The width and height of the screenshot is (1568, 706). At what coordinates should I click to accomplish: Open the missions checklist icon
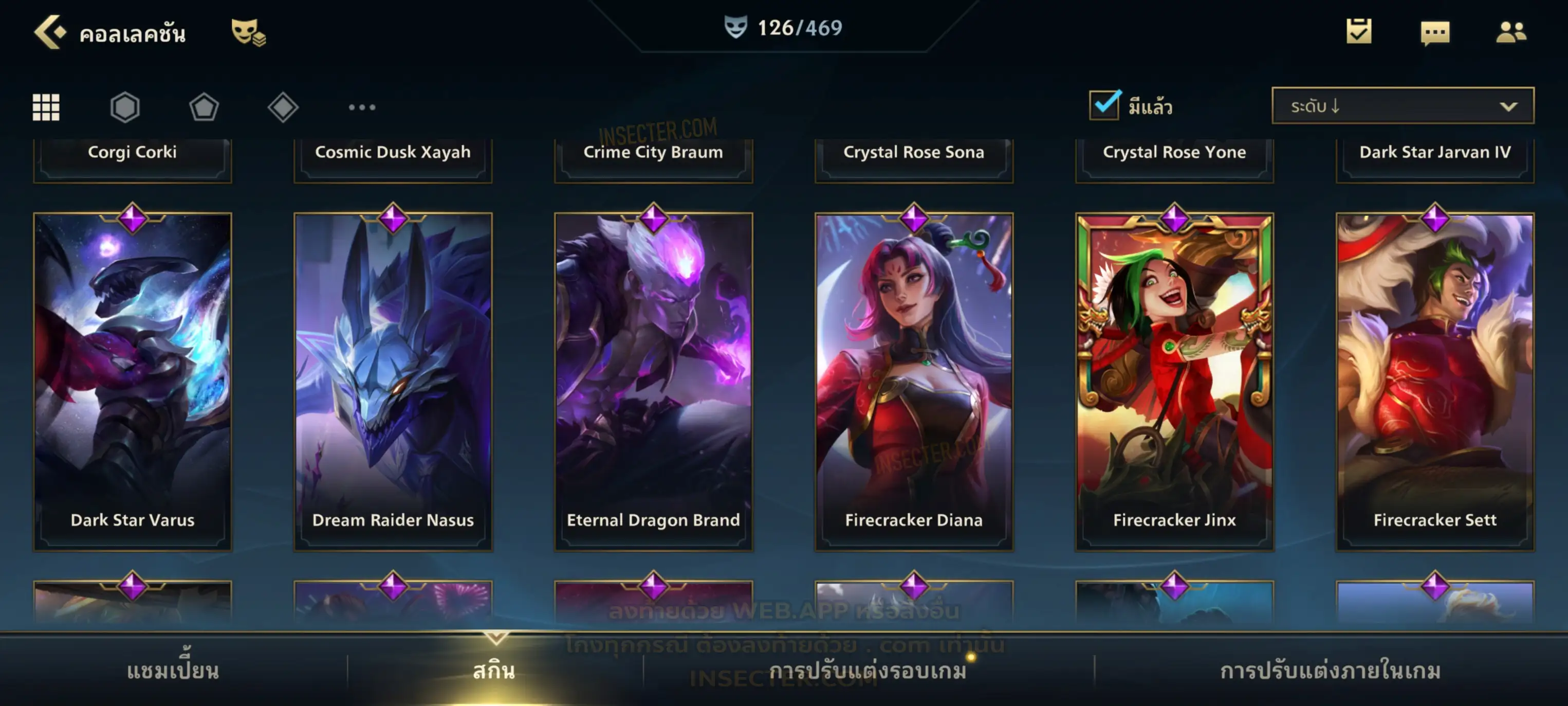[x=1359, y=32]
